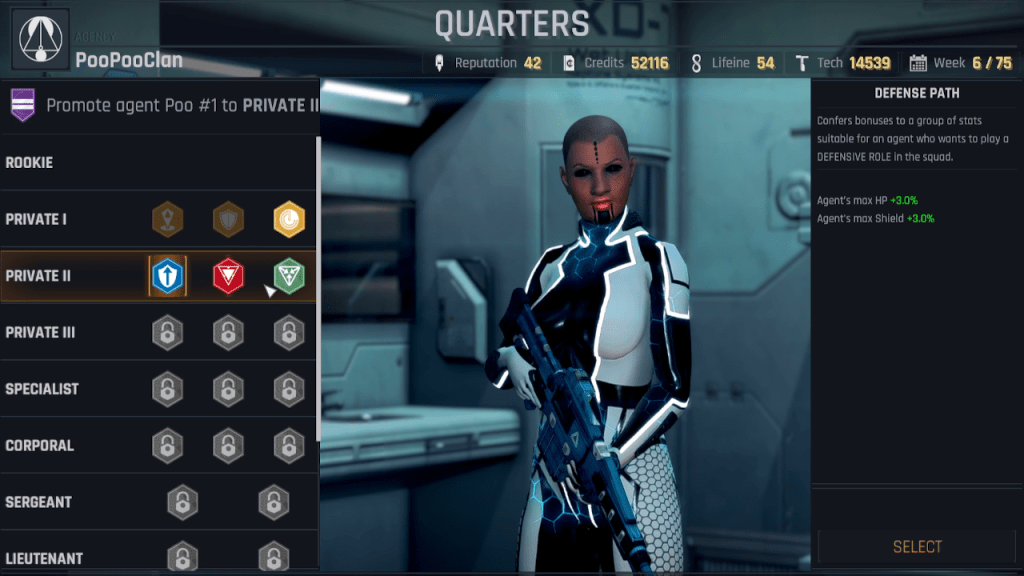Select the SPECIALIST rank label

[x=42, y=389]
